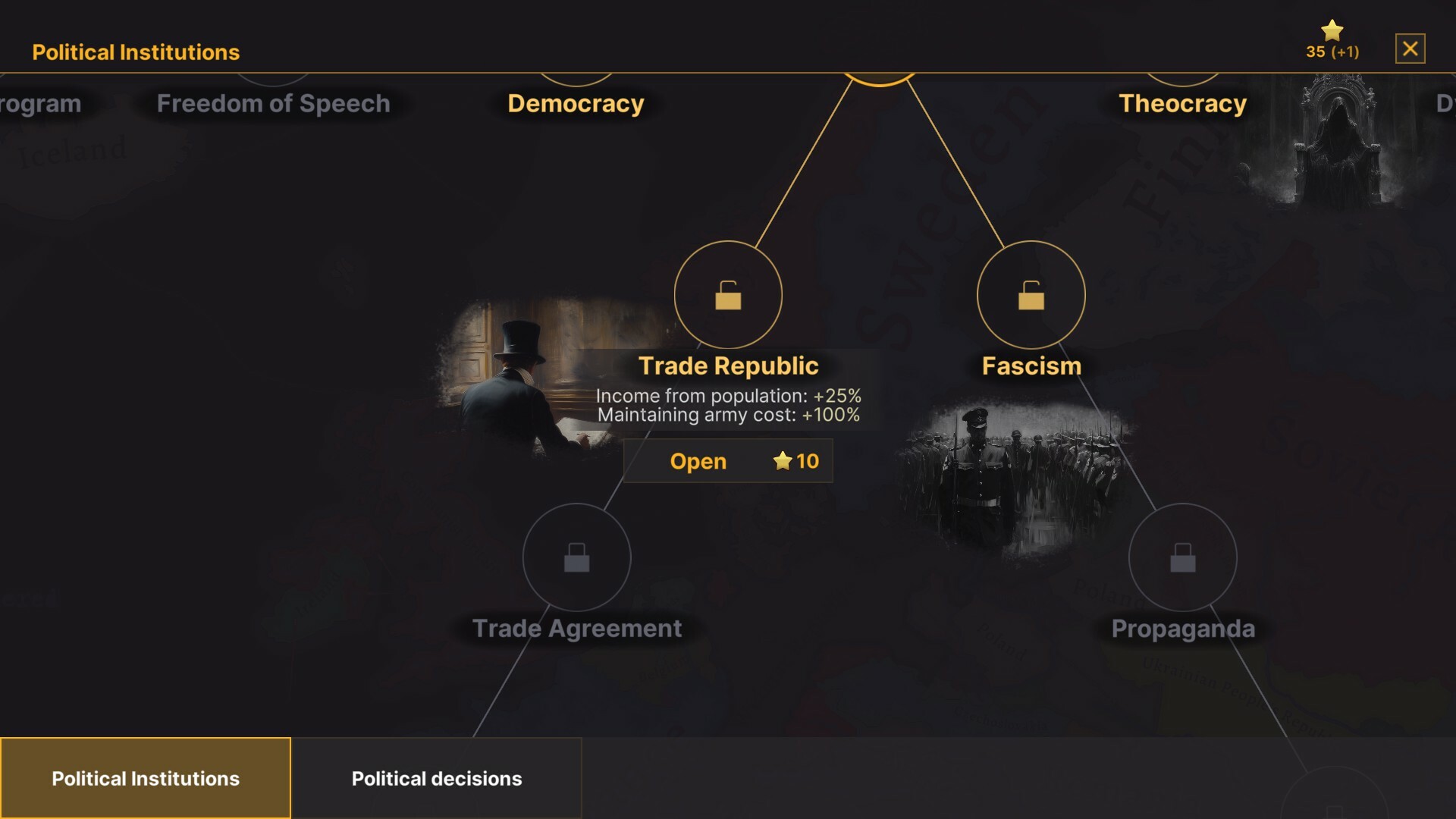The height and width of the screenshot is (819, 1456).
Task: Click the Political Institutions title text
Action: pos(135,52)
